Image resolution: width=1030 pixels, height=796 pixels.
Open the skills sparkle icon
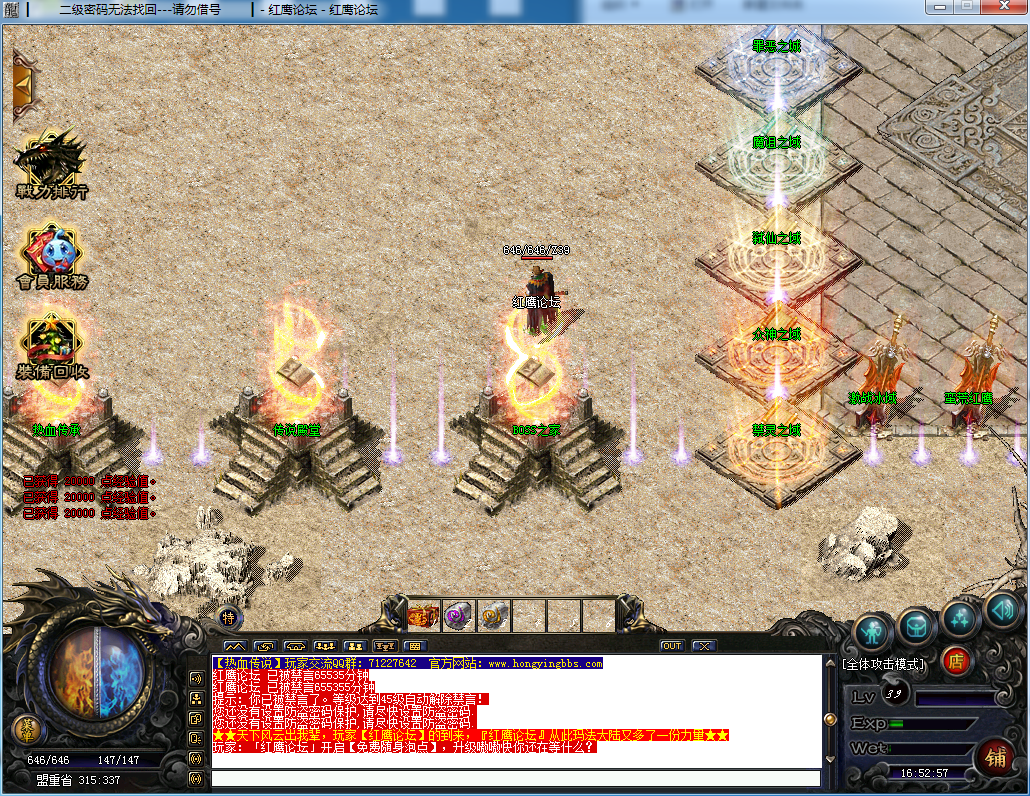960,617
